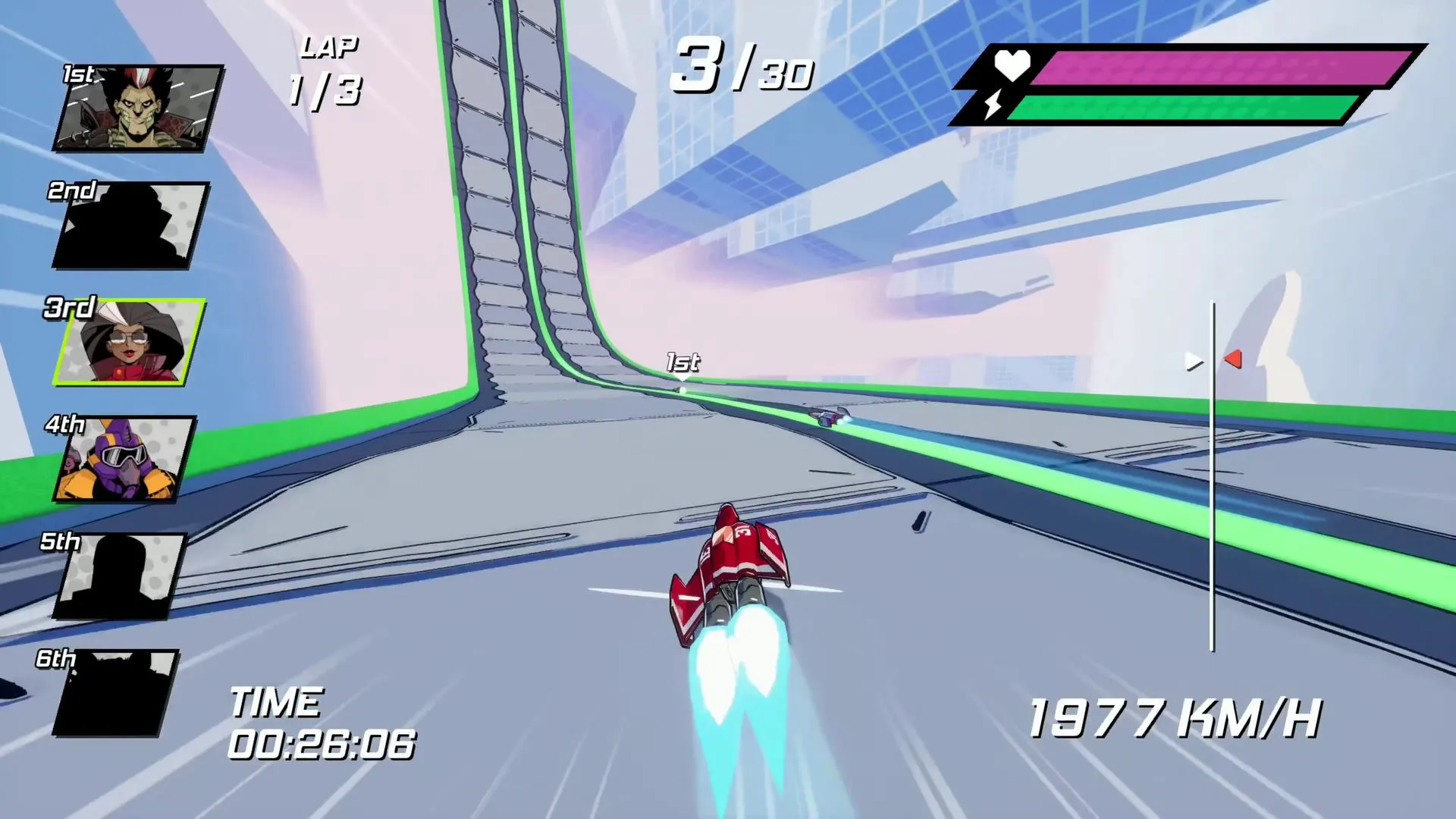Click the 2nd place silhouette portrait

coord(130,225)
